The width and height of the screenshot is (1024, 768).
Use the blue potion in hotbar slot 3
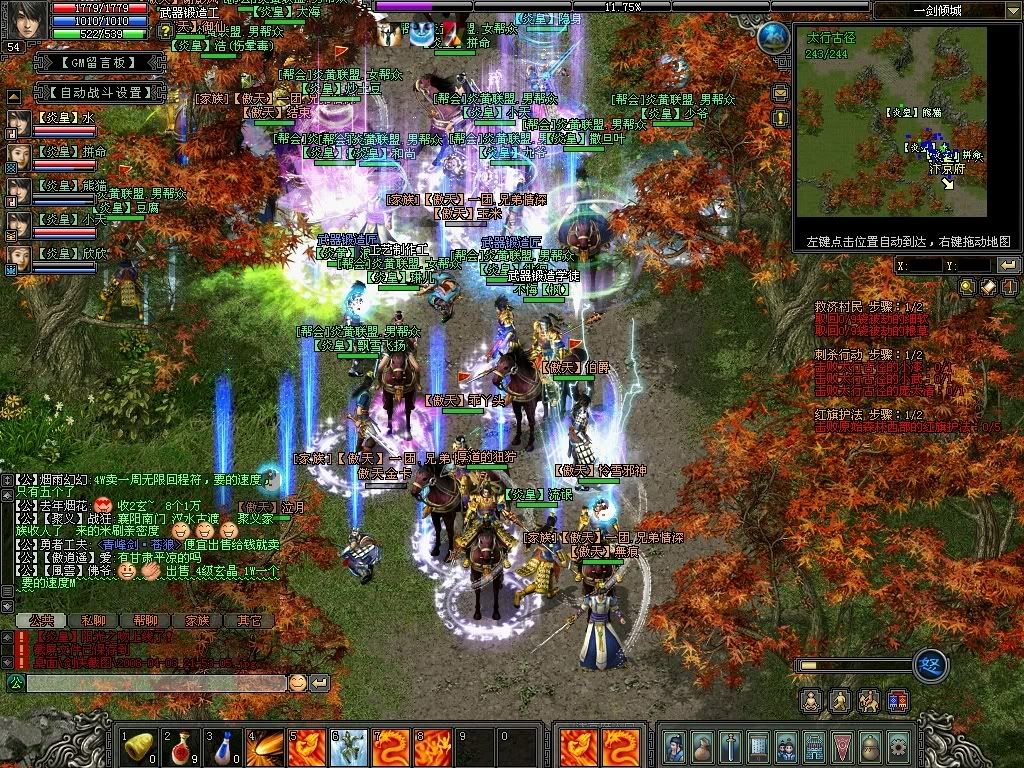(225, 745)
